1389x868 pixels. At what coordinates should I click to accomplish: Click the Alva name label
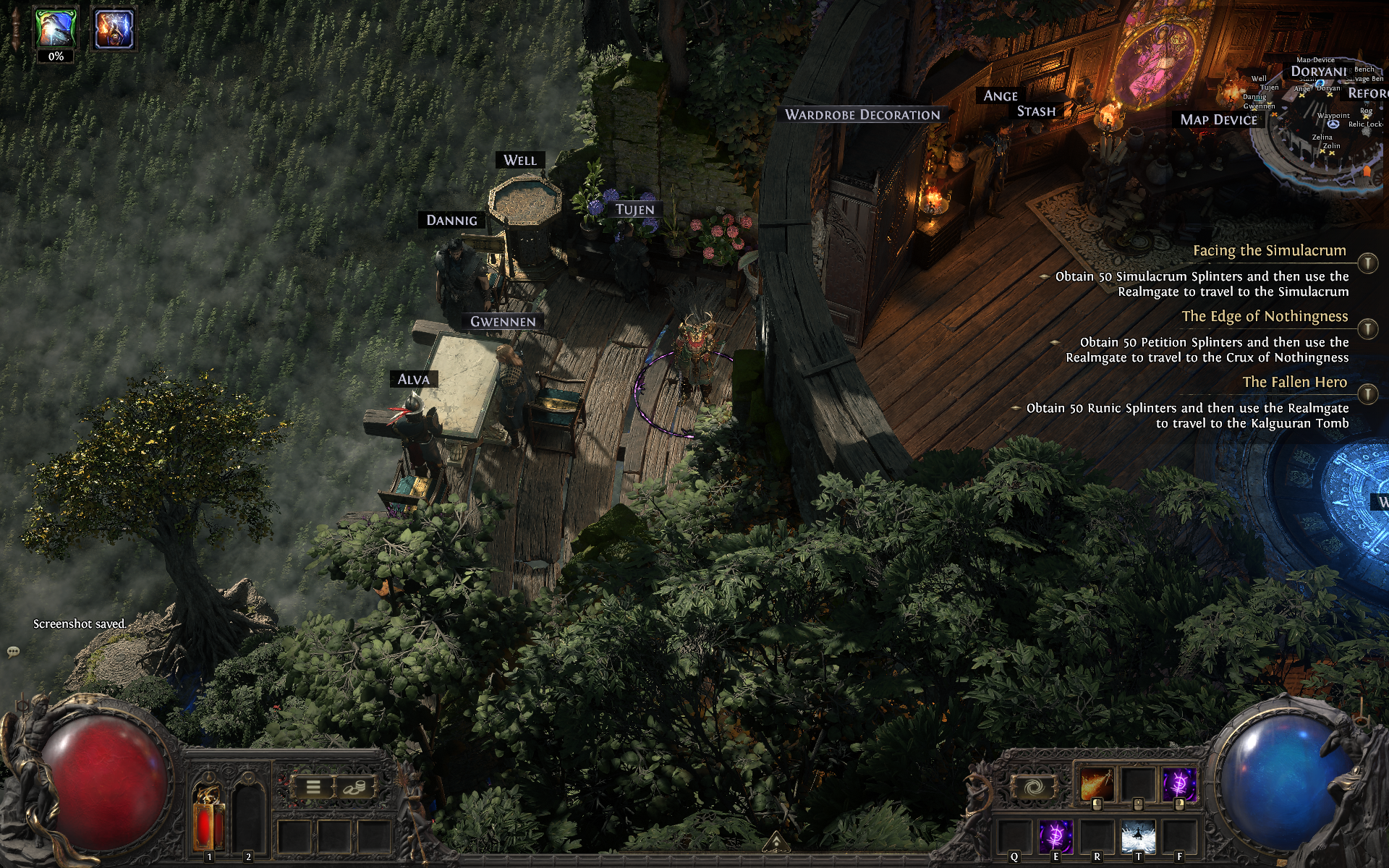pyautogui.click(x=413, y=380)
